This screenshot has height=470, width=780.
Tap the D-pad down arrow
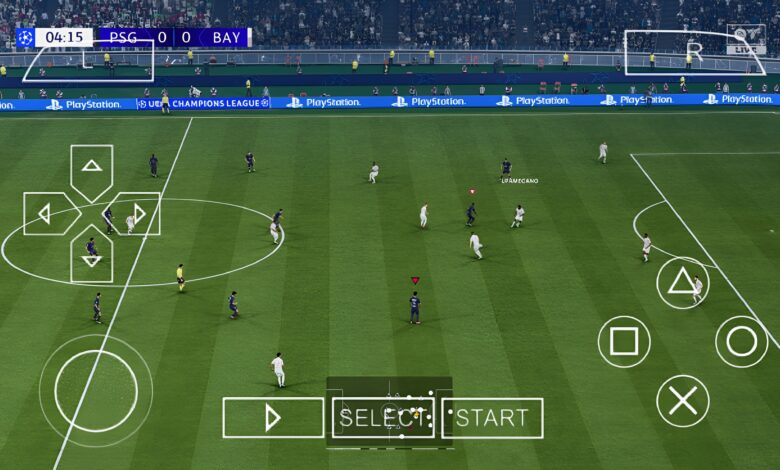pyautogui.click(x=91, y=259)
